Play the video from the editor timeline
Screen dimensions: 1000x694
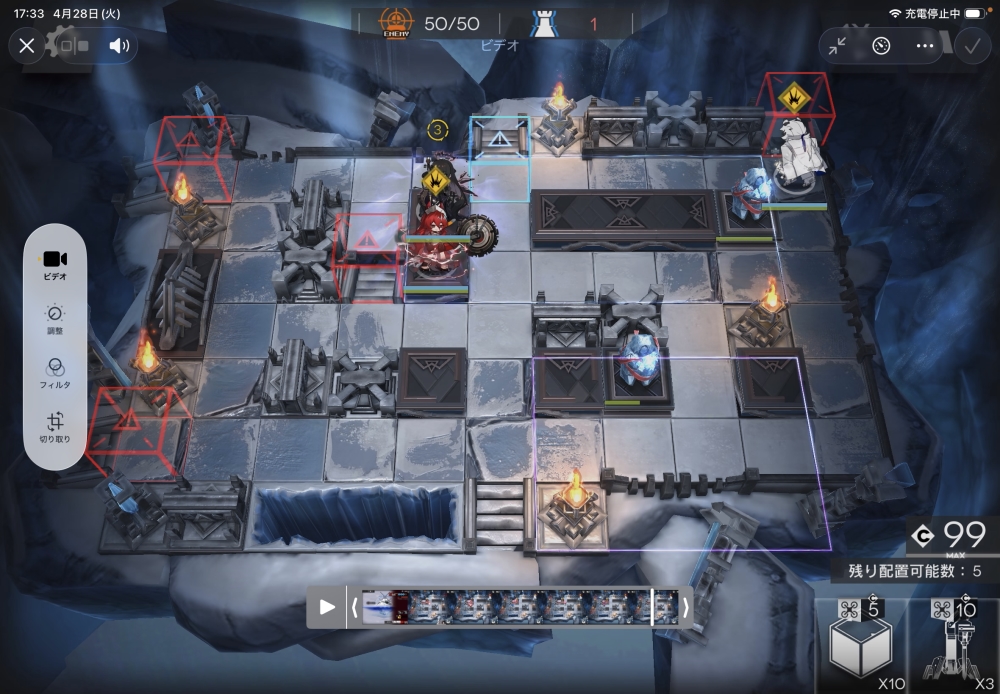click(327, 607)
